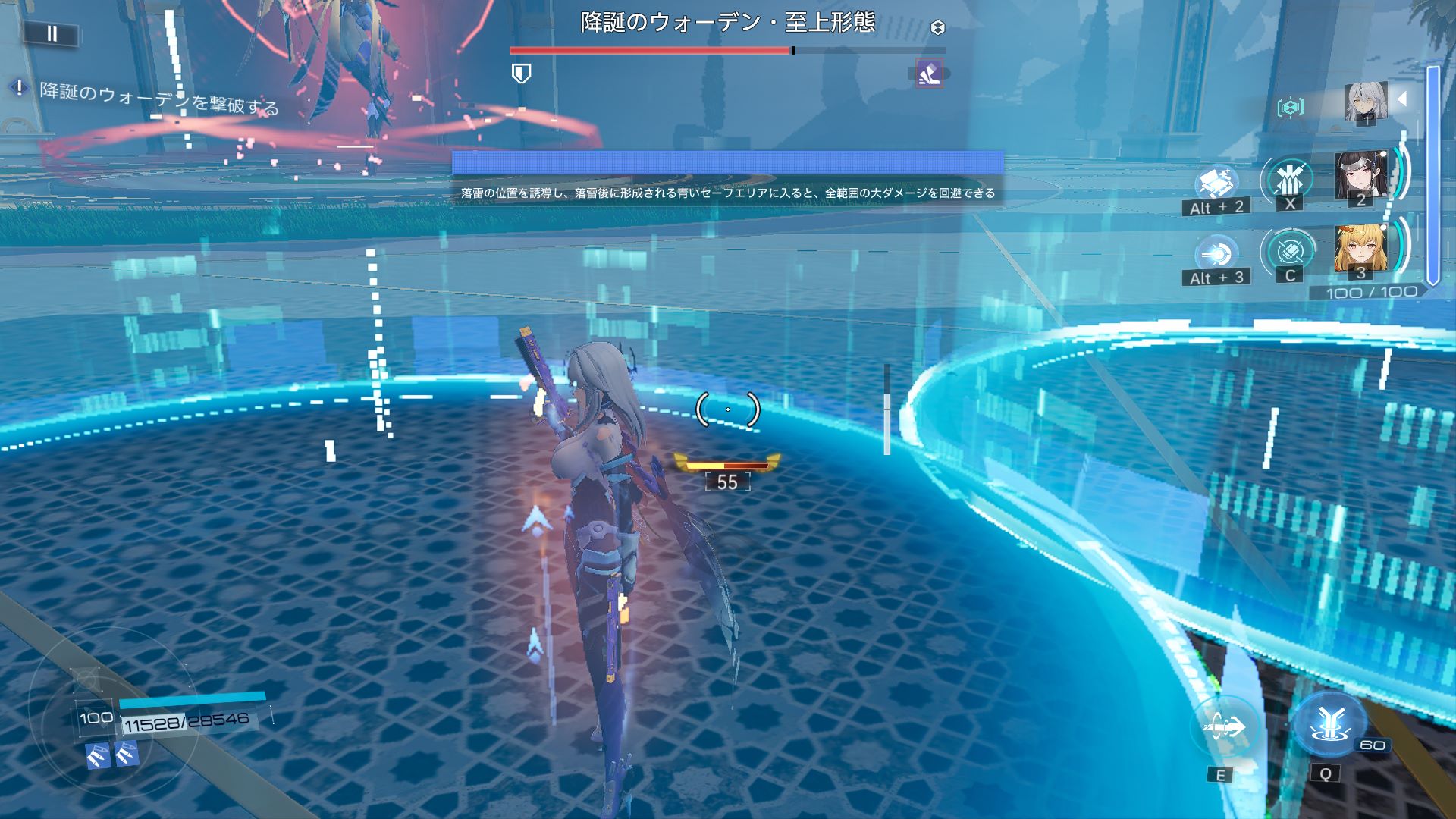Activate the triple-bullet support skill
Screen dimensions: 1456x819
pos(1288,180)
